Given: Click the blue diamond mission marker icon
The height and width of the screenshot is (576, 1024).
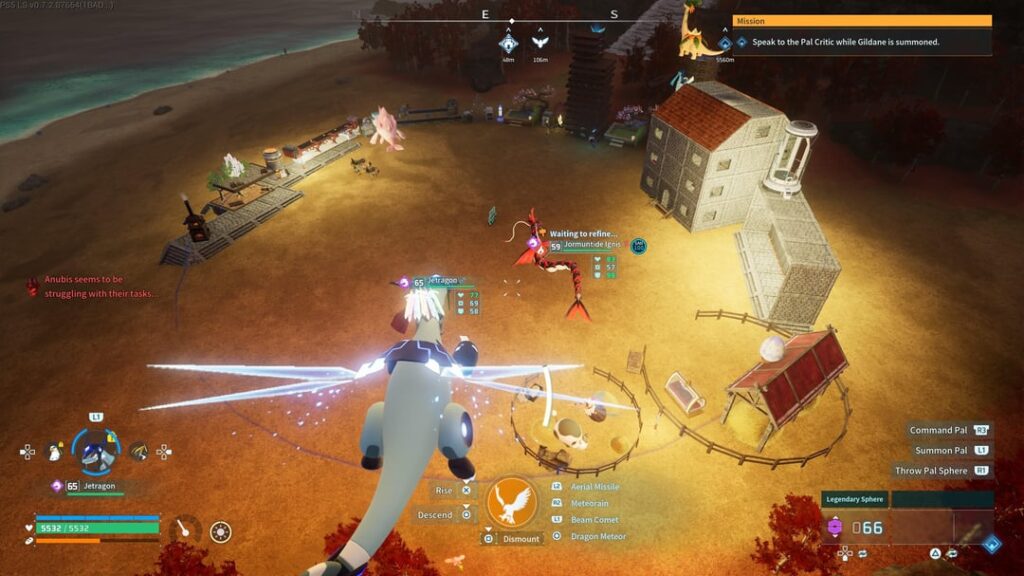Looking at the screenshot, I should click(x=741, y=43).
